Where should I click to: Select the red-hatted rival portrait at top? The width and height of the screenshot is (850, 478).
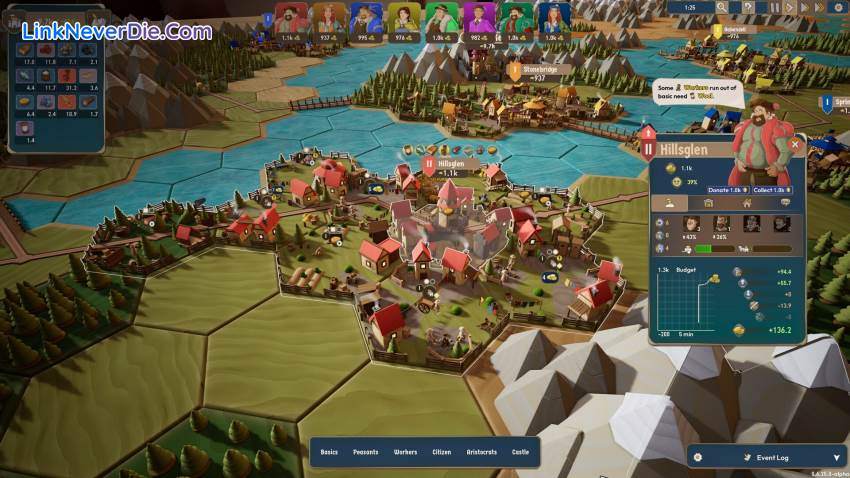[x=291, y=18]
